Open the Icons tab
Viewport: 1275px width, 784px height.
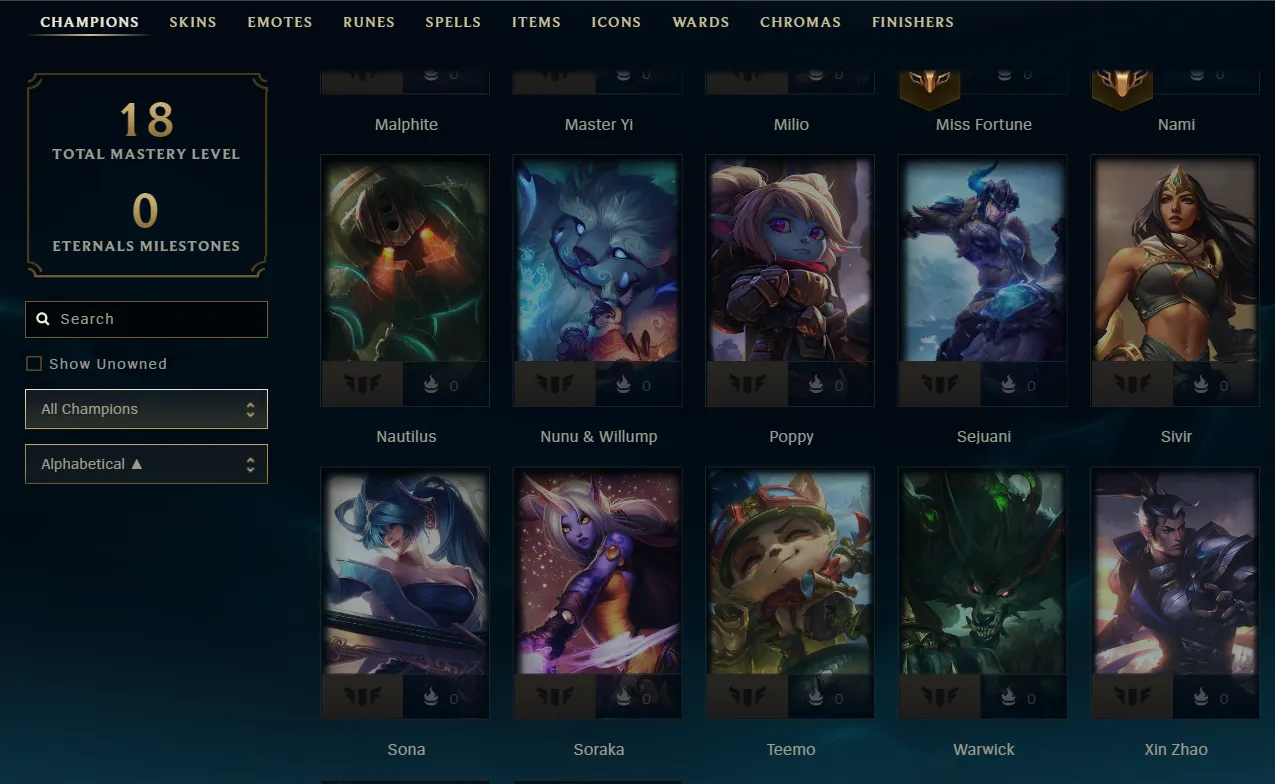coord(616,22)
